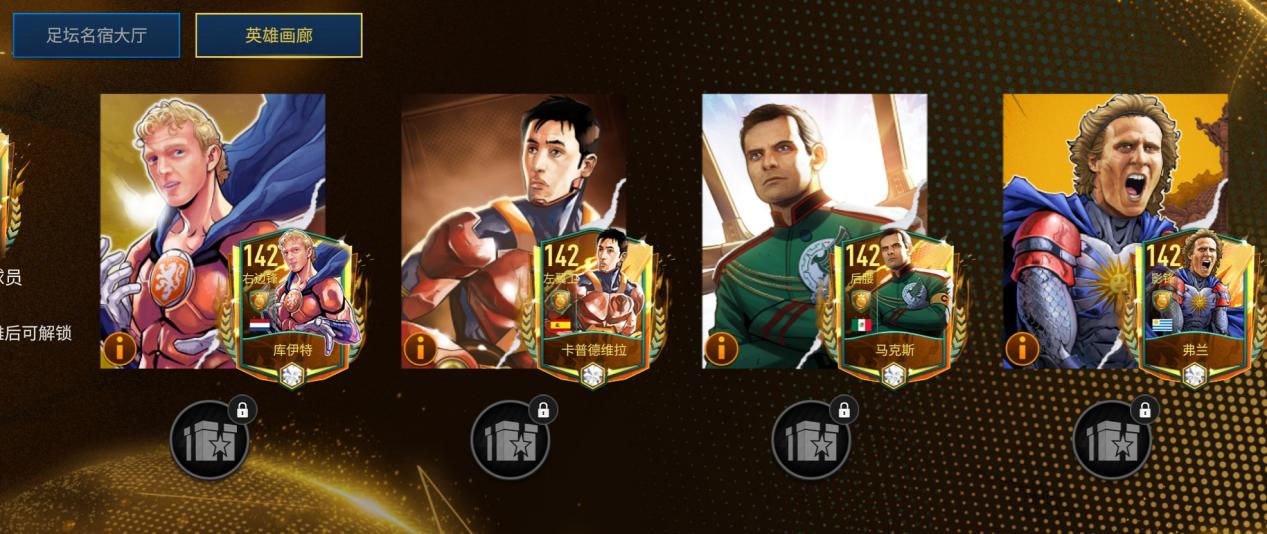Tap the locked reward chest under 库伊特
Viewport: 1267px width, 534px height.
[209, 440]
